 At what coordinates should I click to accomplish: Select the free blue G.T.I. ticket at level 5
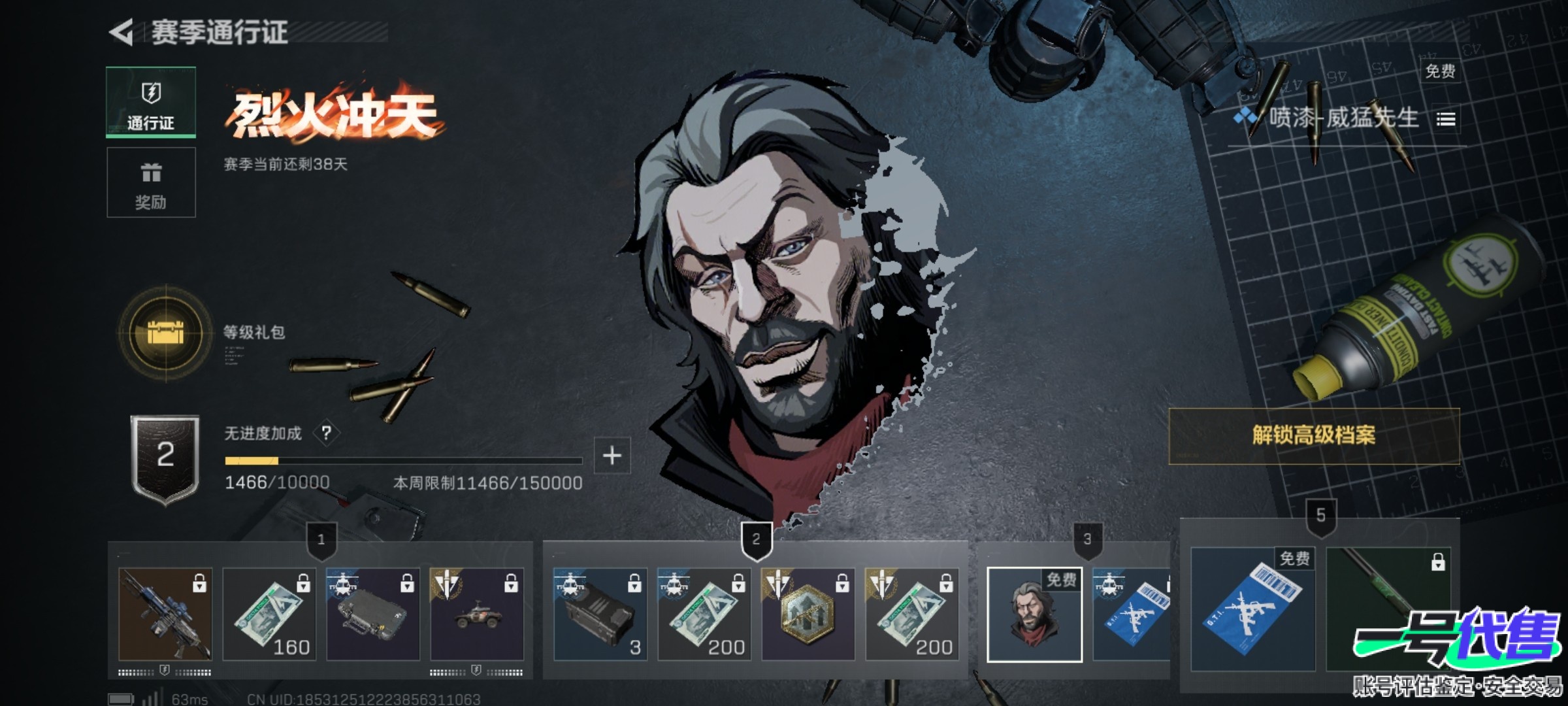(x=1252, y=609)
